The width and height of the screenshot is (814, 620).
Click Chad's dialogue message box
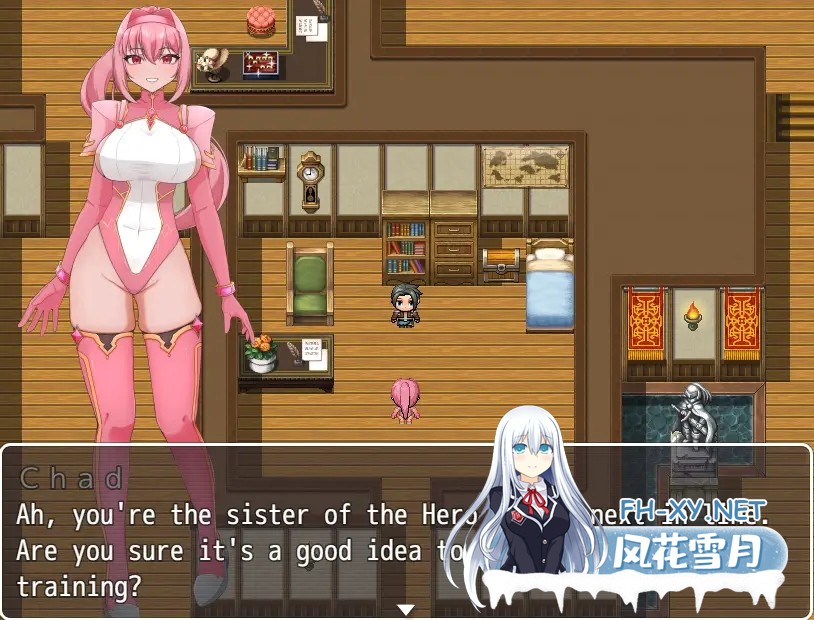(x=250, y=532)
